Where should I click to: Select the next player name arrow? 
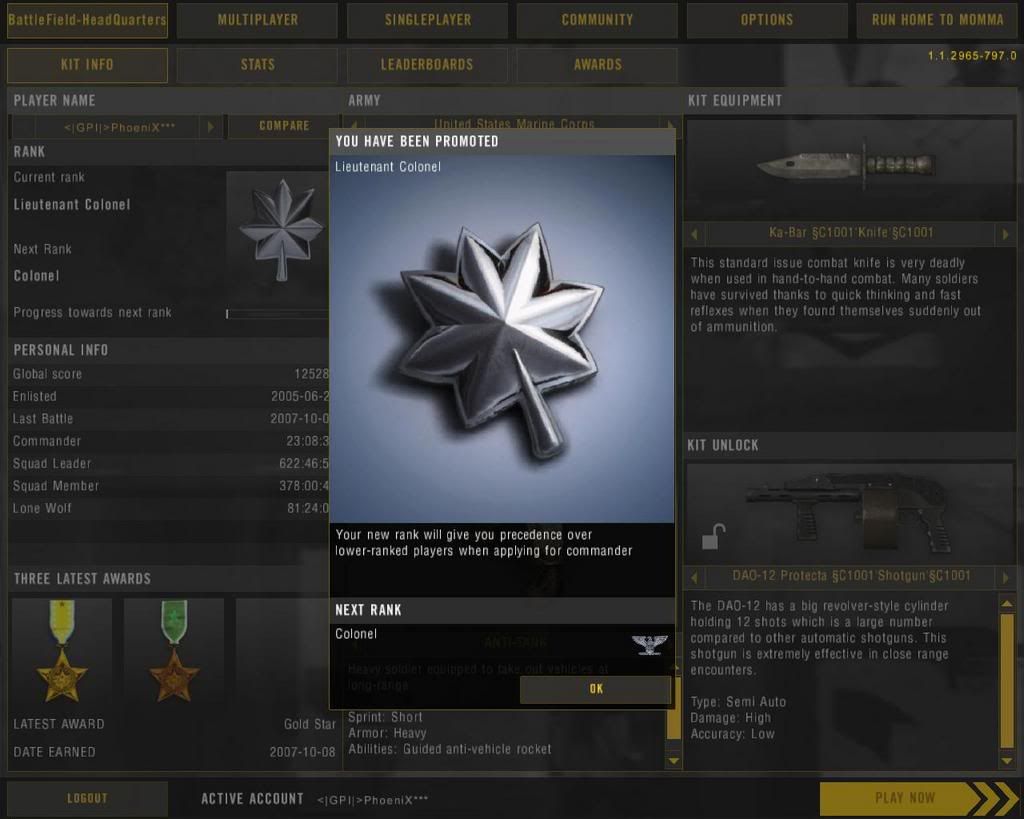(x=210, y=127)
